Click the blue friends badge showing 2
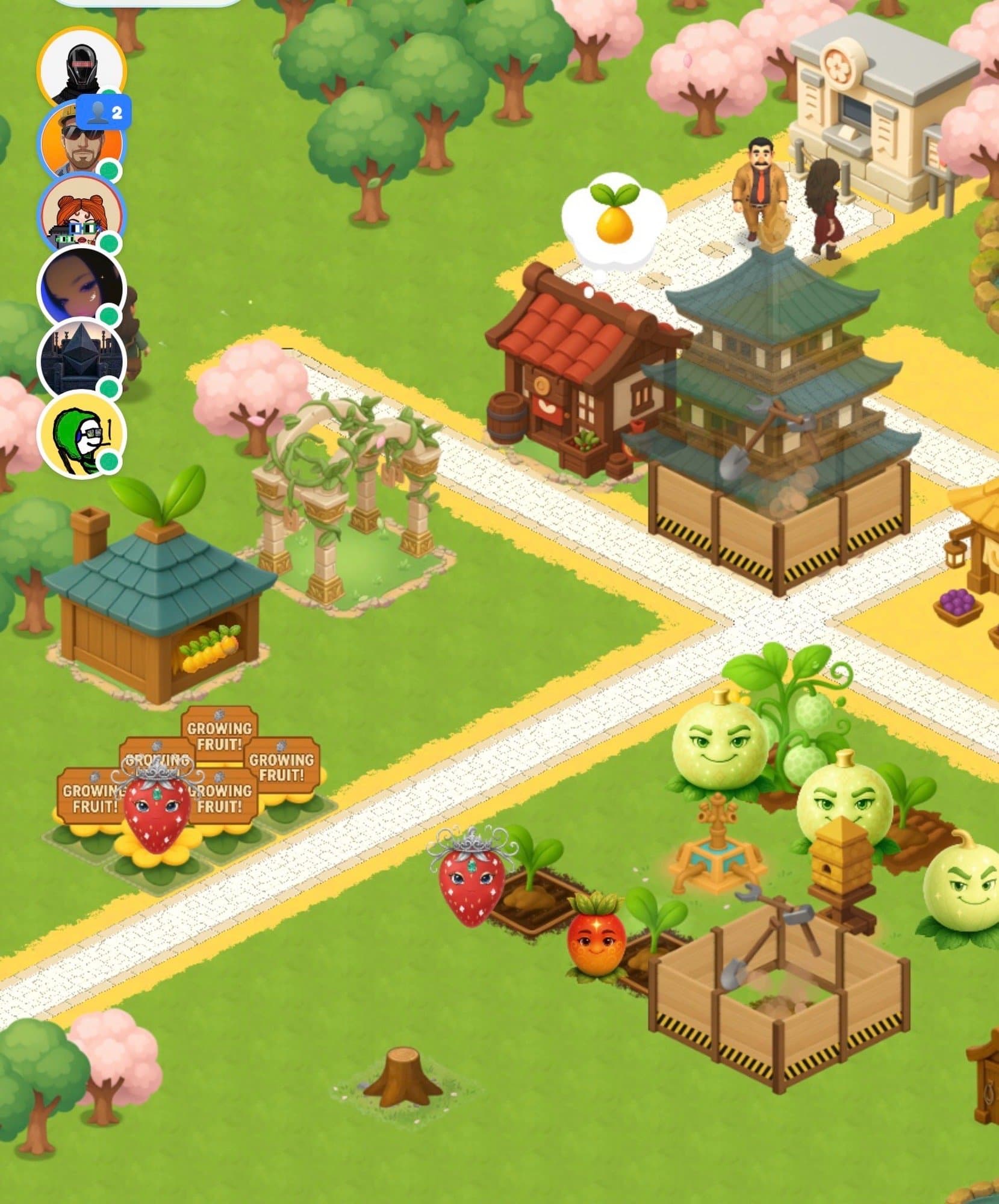Screen dimensions: 999x1204 click(x=104, y=112)
